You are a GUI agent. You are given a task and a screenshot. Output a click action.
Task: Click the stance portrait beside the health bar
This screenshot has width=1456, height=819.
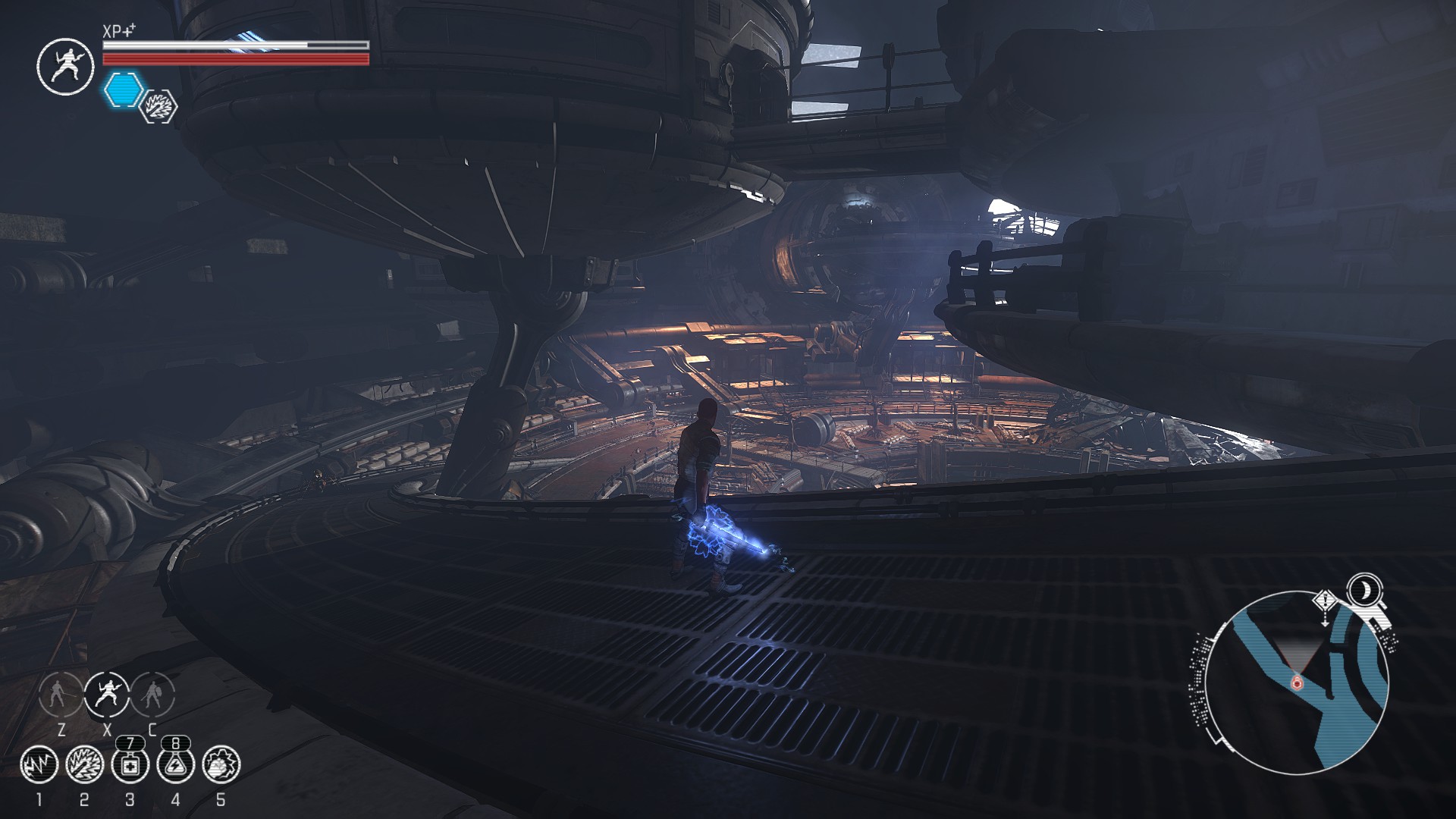click(64, 67)
